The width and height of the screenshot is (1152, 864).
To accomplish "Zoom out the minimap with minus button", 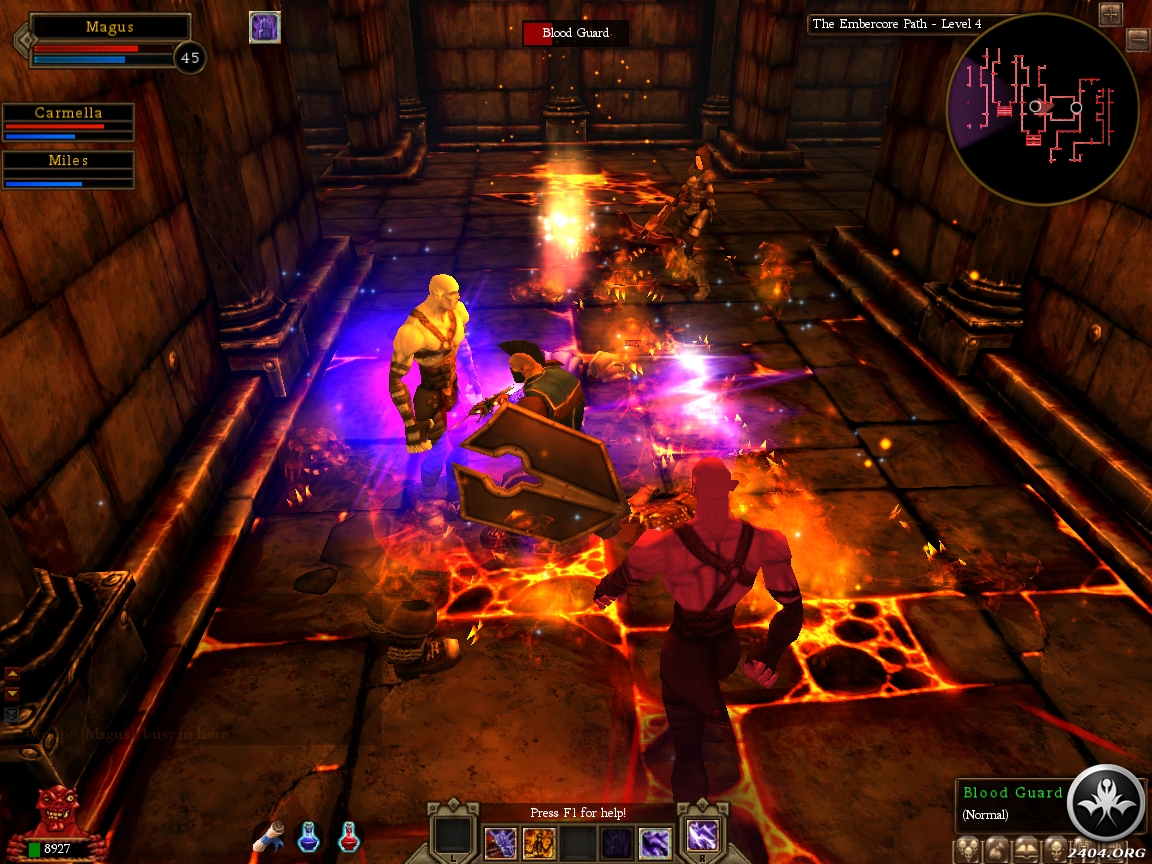I will pos(1138,40).
